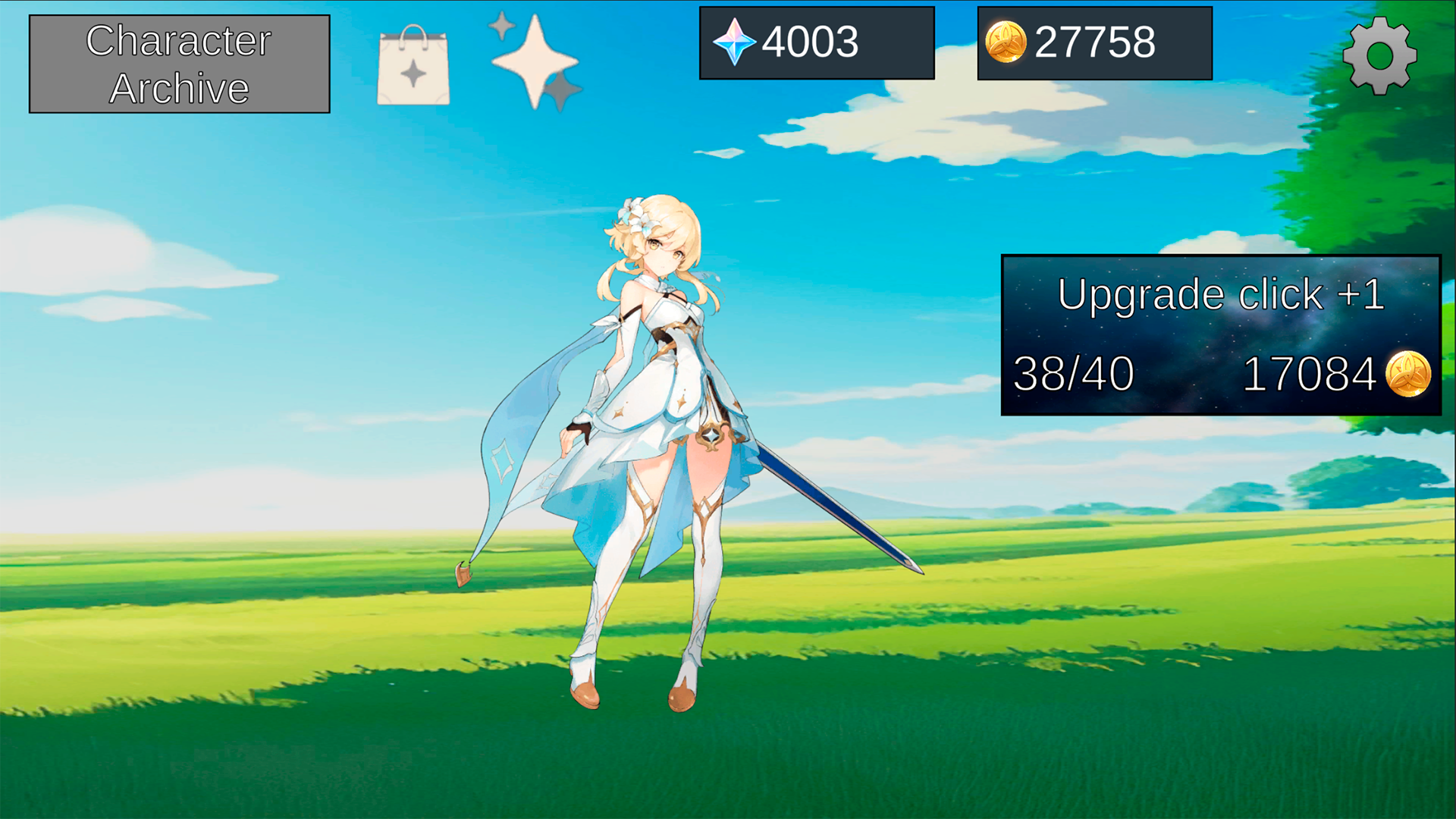This screenshot has width=1456, height=819.
Task: Open the Character Archive
Action: (x=178, y=63)
